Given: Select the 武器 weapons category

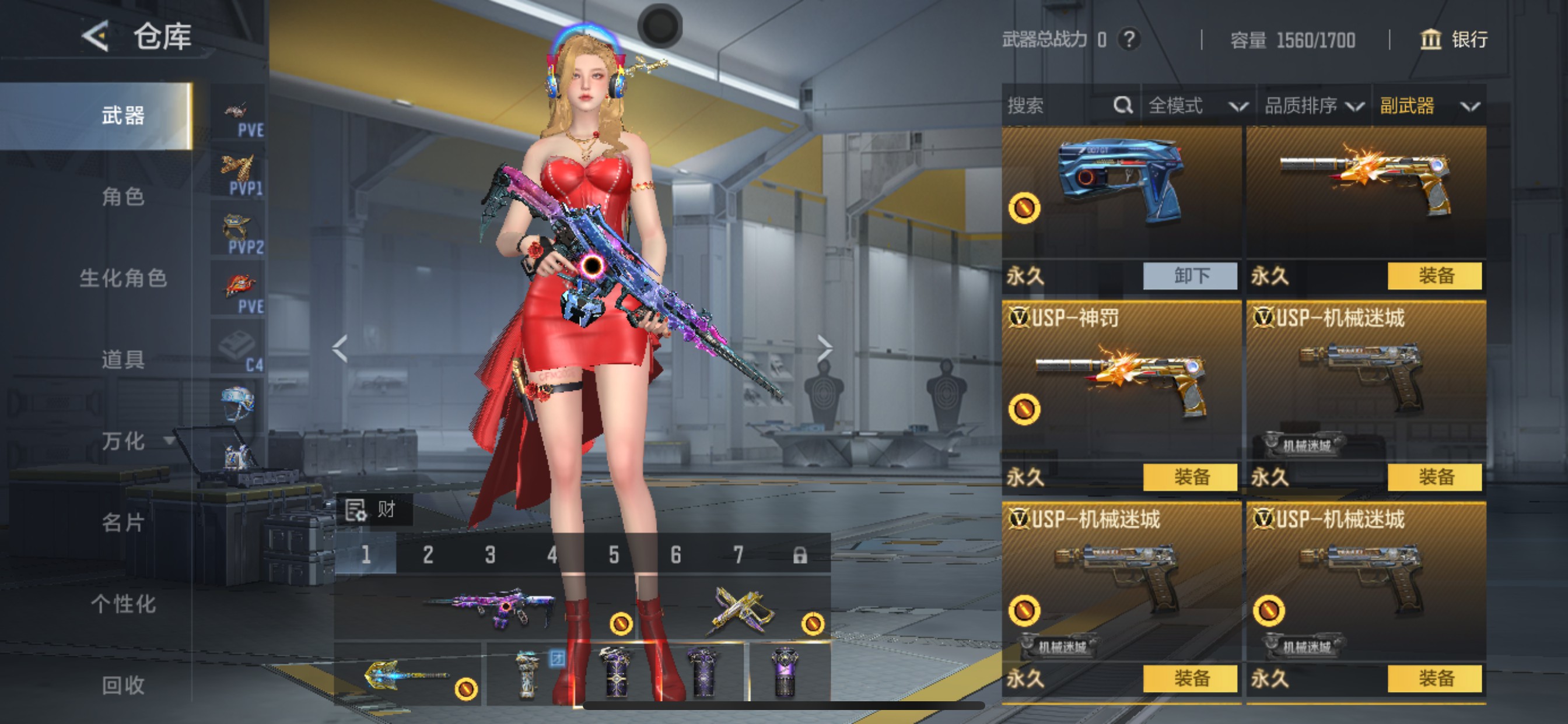Looking at the screenshot, I should pos(123,115).
